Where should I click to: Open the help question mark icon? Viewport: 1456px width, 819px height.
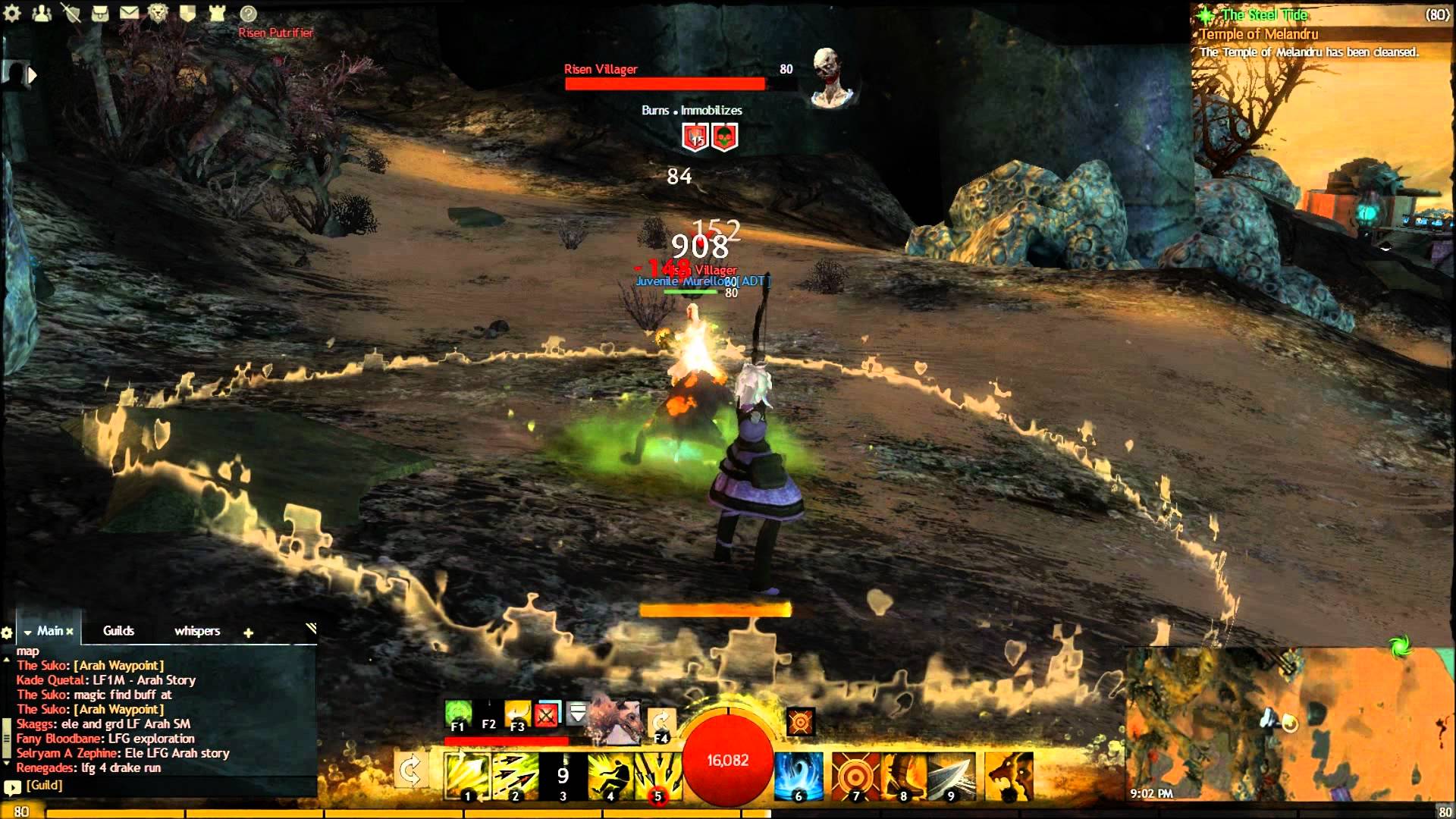(x=248, y=14)
